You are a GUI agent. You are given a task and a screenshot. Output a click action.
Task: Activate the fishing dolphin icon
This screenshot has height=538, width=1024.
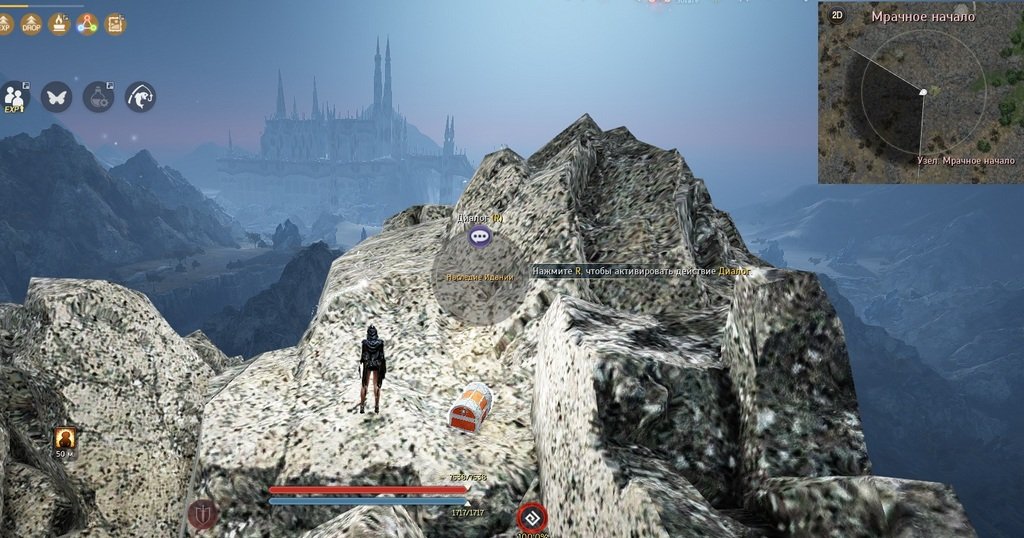(x=140, y=96)
